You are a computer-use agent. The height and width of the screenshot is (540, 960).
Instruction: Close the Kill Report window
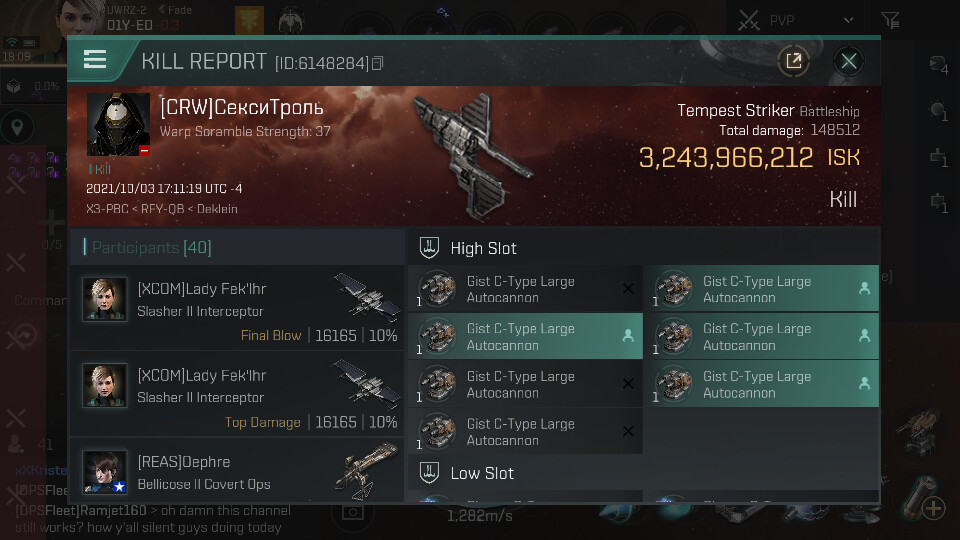tap(849, 61)
